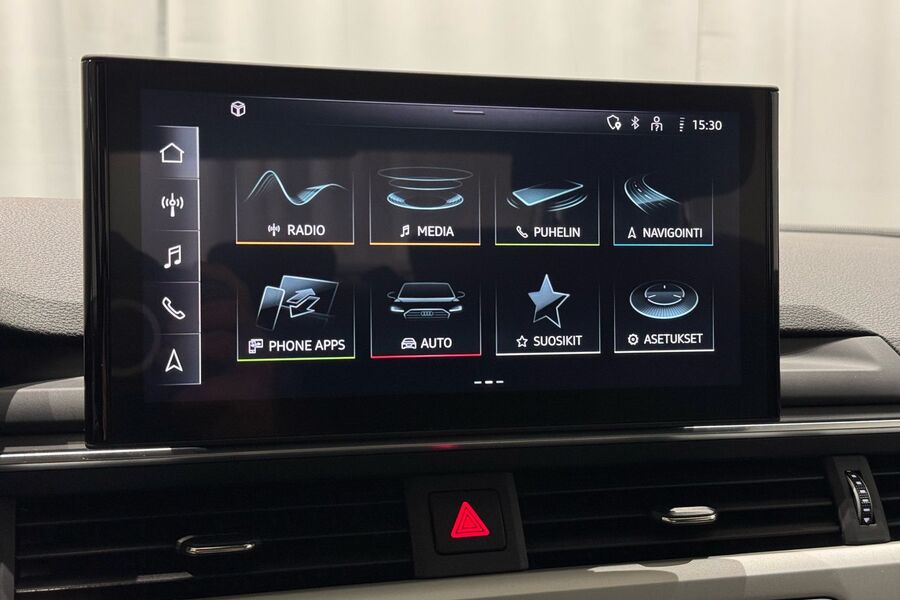
Task: Click the cube icon in the top bar
Action: coord(238,108)
